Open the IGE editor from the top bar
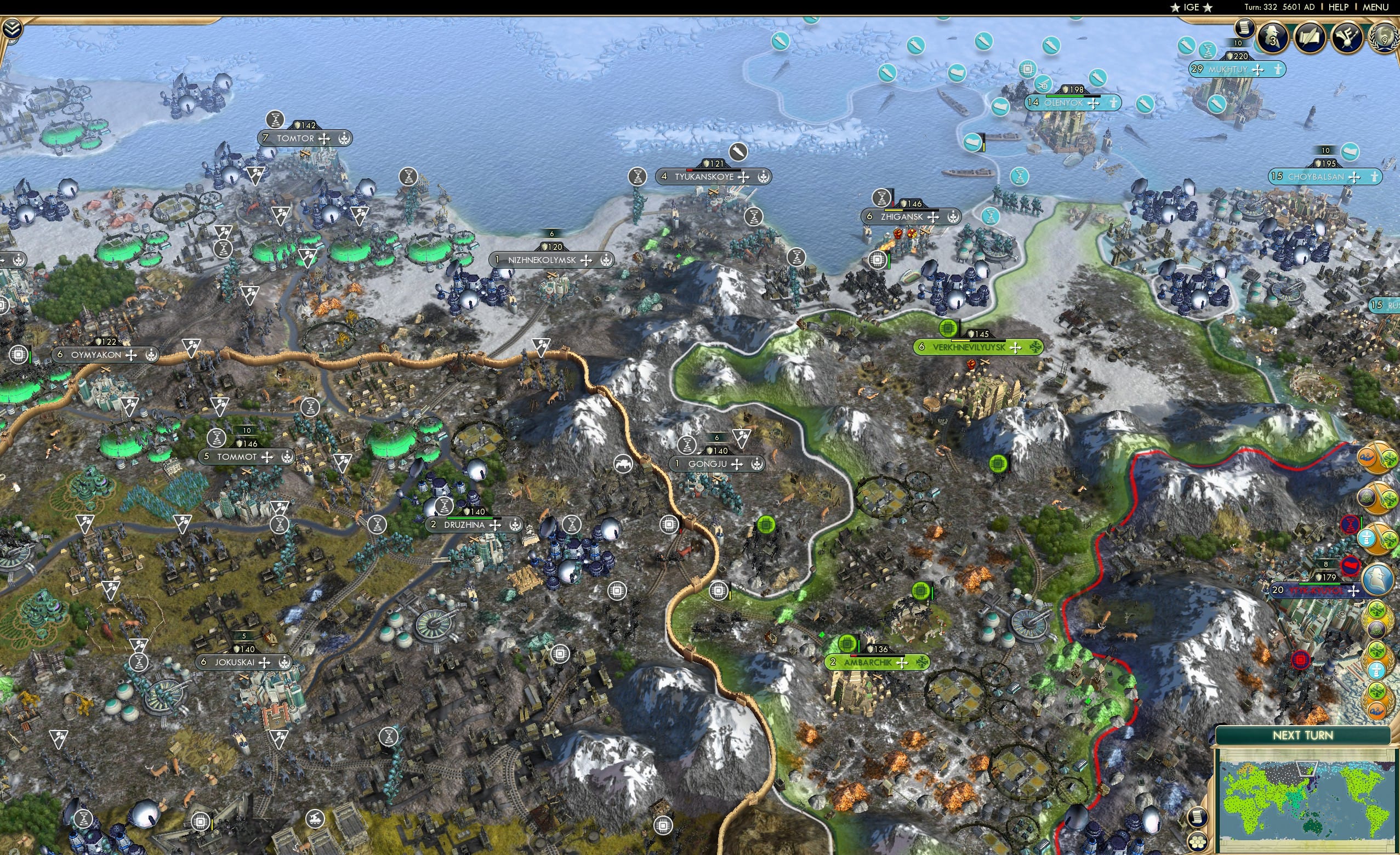Image resolution: width=1400 pixels, height=855 pixels. pos(1192,7)
